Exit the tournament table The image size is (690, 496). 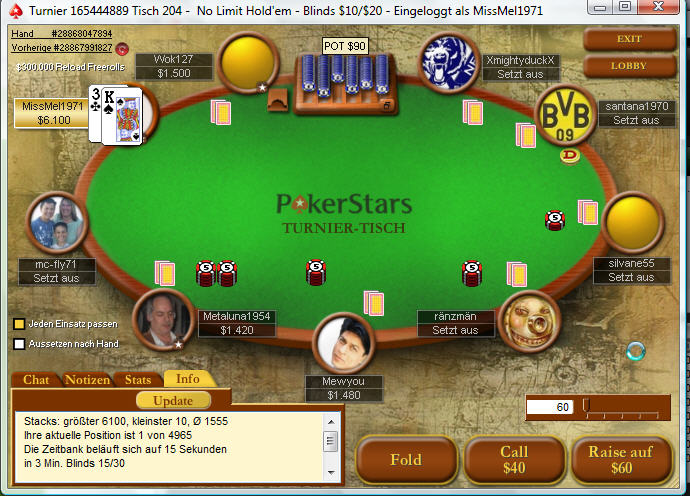pos(629,39)
